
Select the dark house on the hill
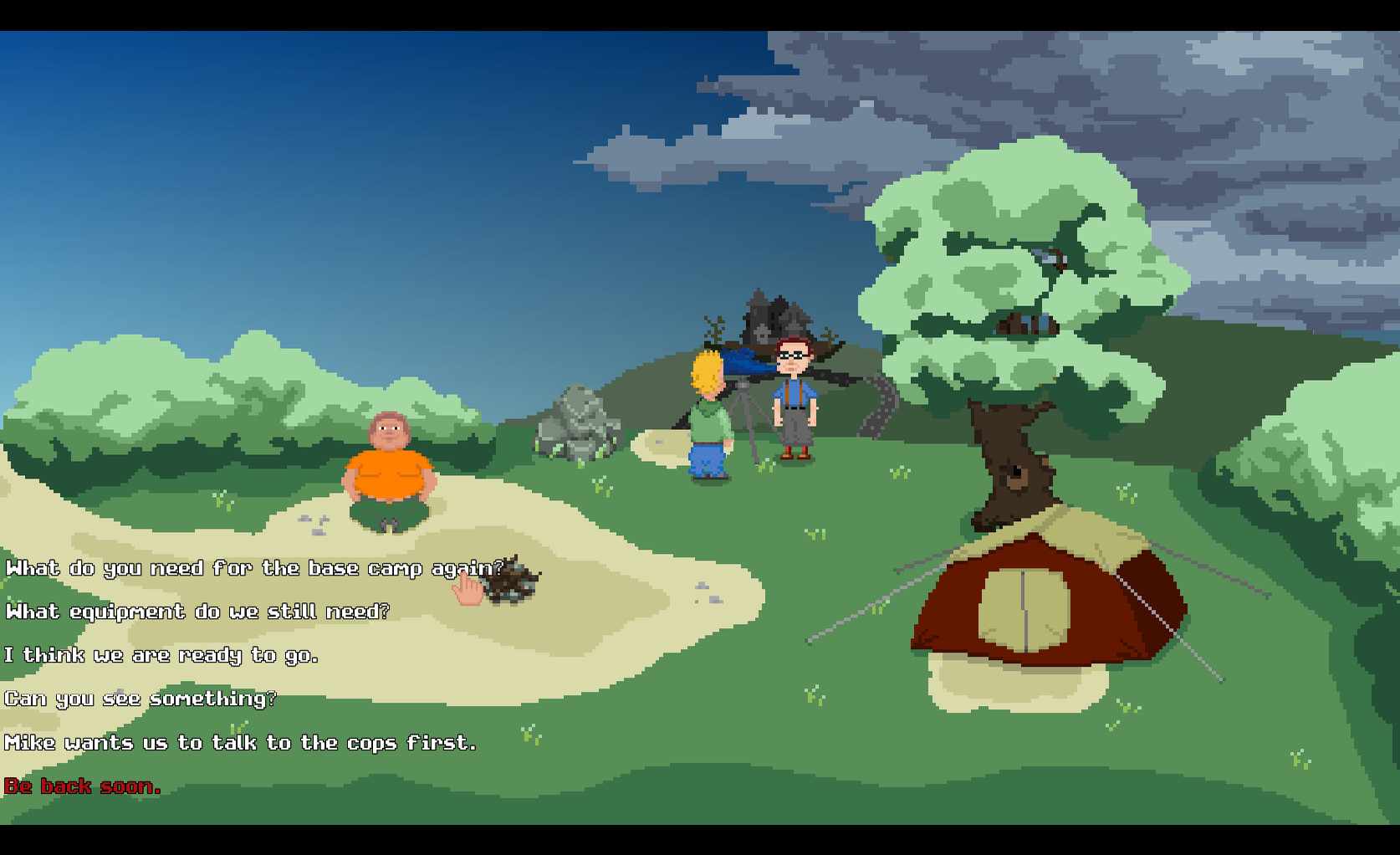774,314
